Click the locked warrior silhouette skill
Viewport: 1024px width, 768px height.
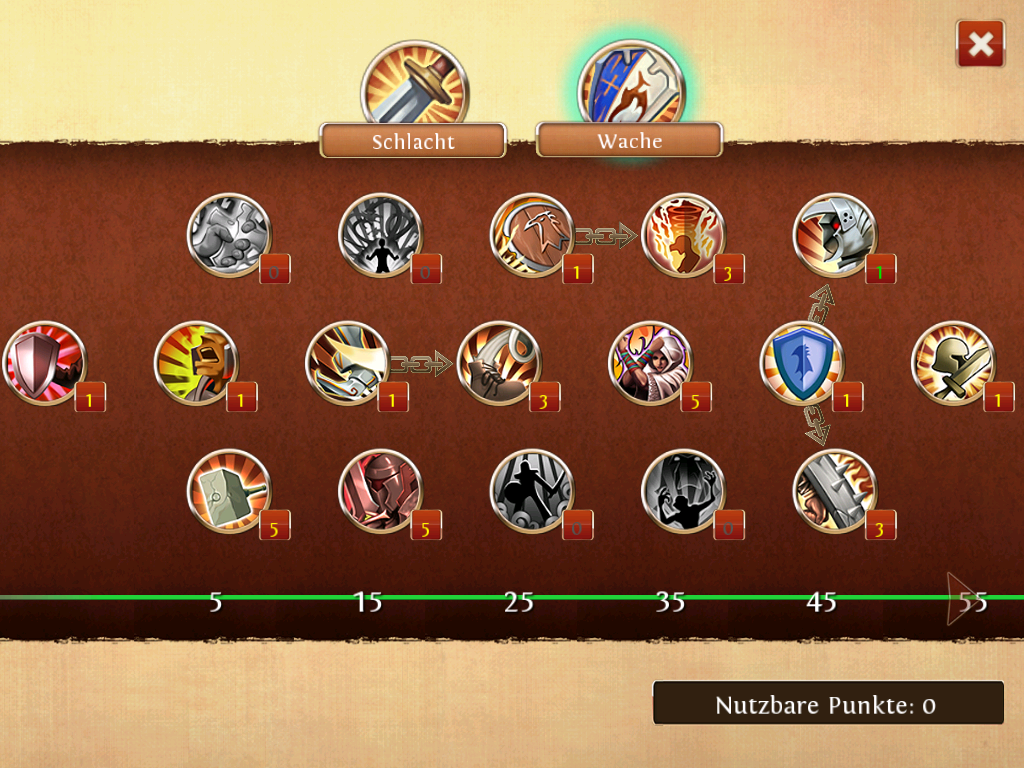(x=532, y=491)
